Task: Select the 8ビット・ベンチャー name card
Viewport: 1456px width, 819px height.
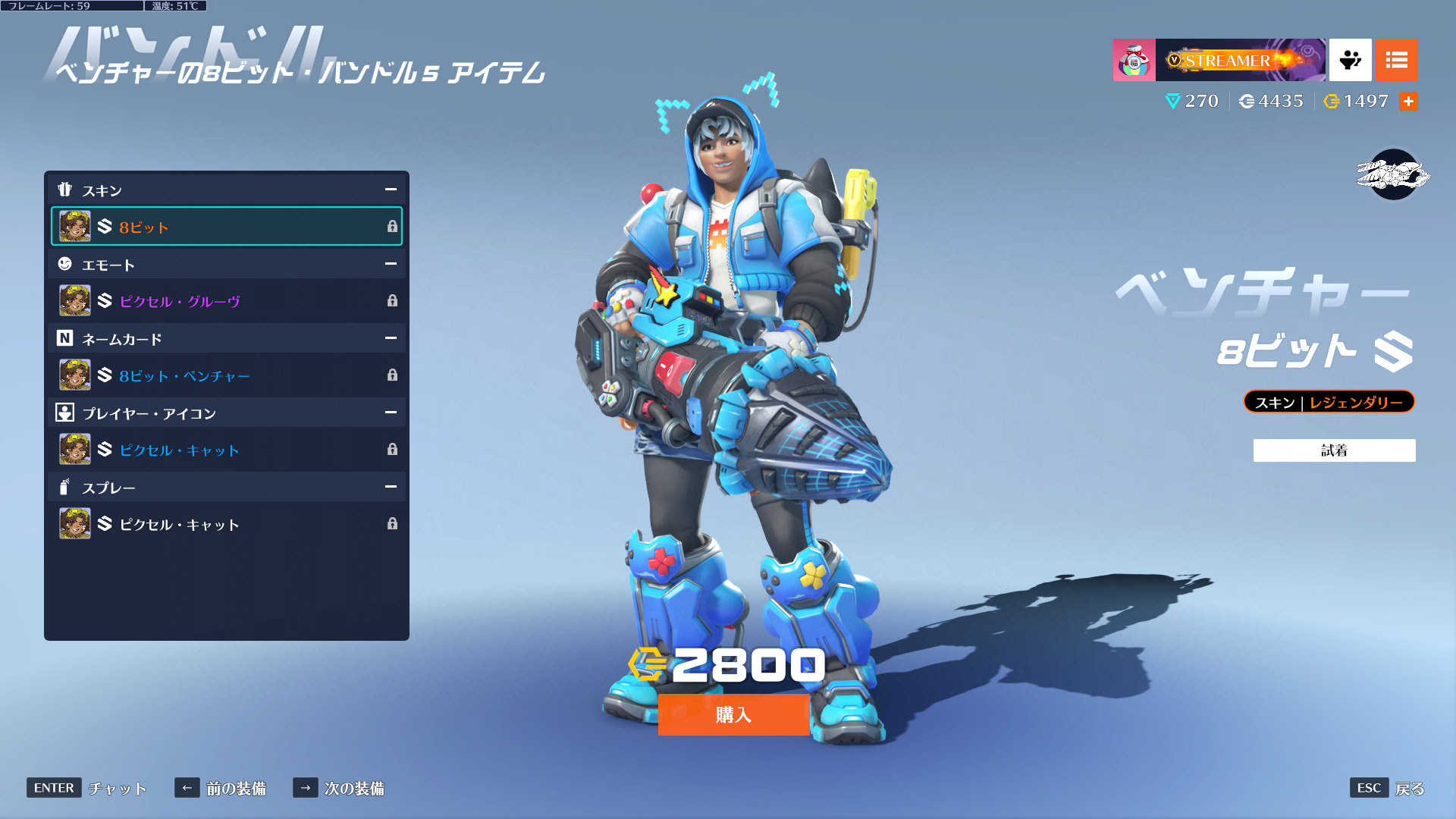Action: 226,375
